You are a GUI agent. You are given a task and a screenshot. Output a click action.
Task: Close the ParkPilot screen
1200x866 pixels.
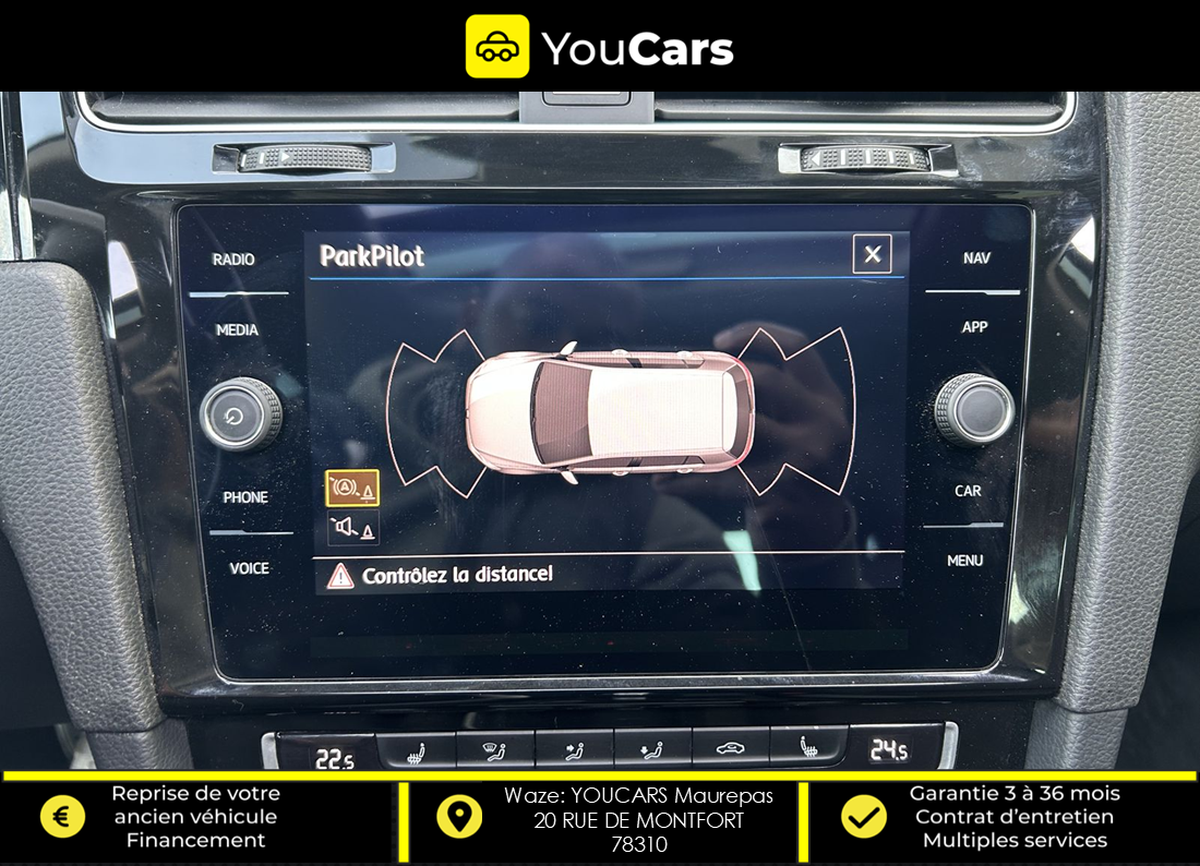[x=872, y=255]
